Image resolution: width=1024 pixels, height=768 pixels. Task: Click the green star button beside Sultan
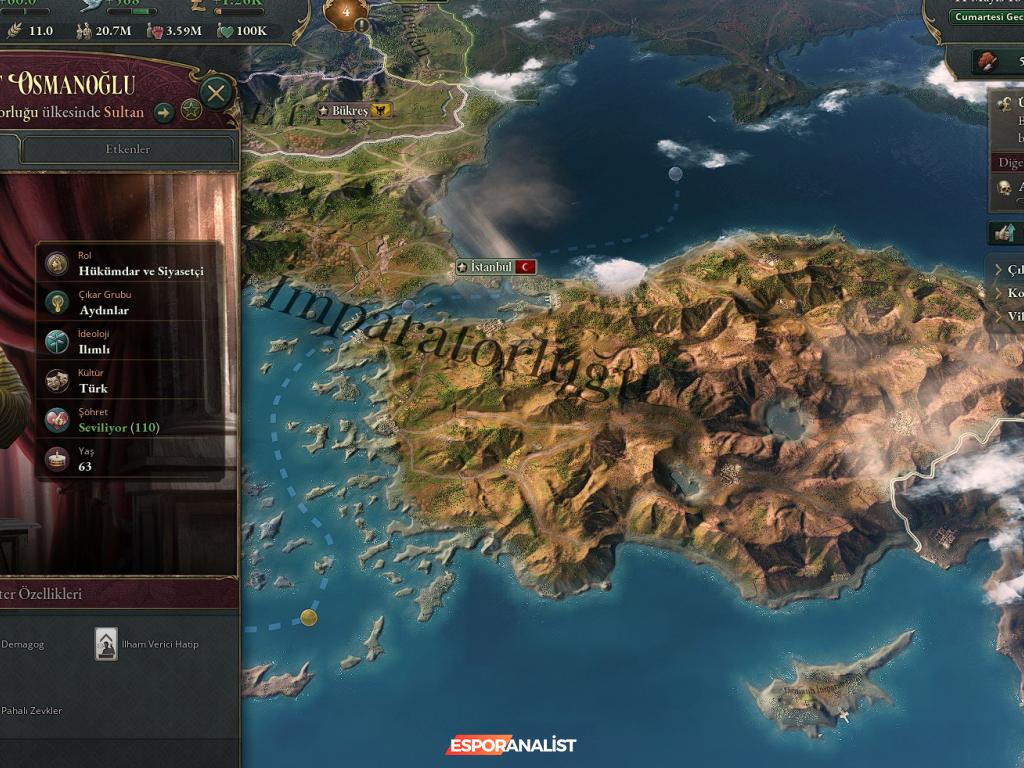(191, 112)
